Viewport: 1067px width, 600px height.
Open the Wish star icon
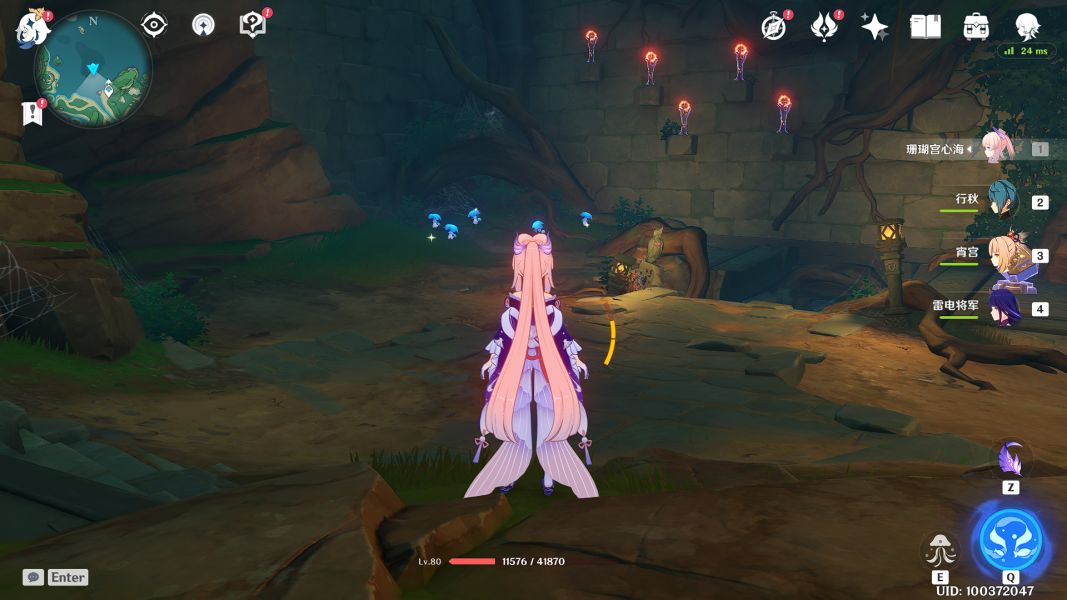click(x=875, y=27)
